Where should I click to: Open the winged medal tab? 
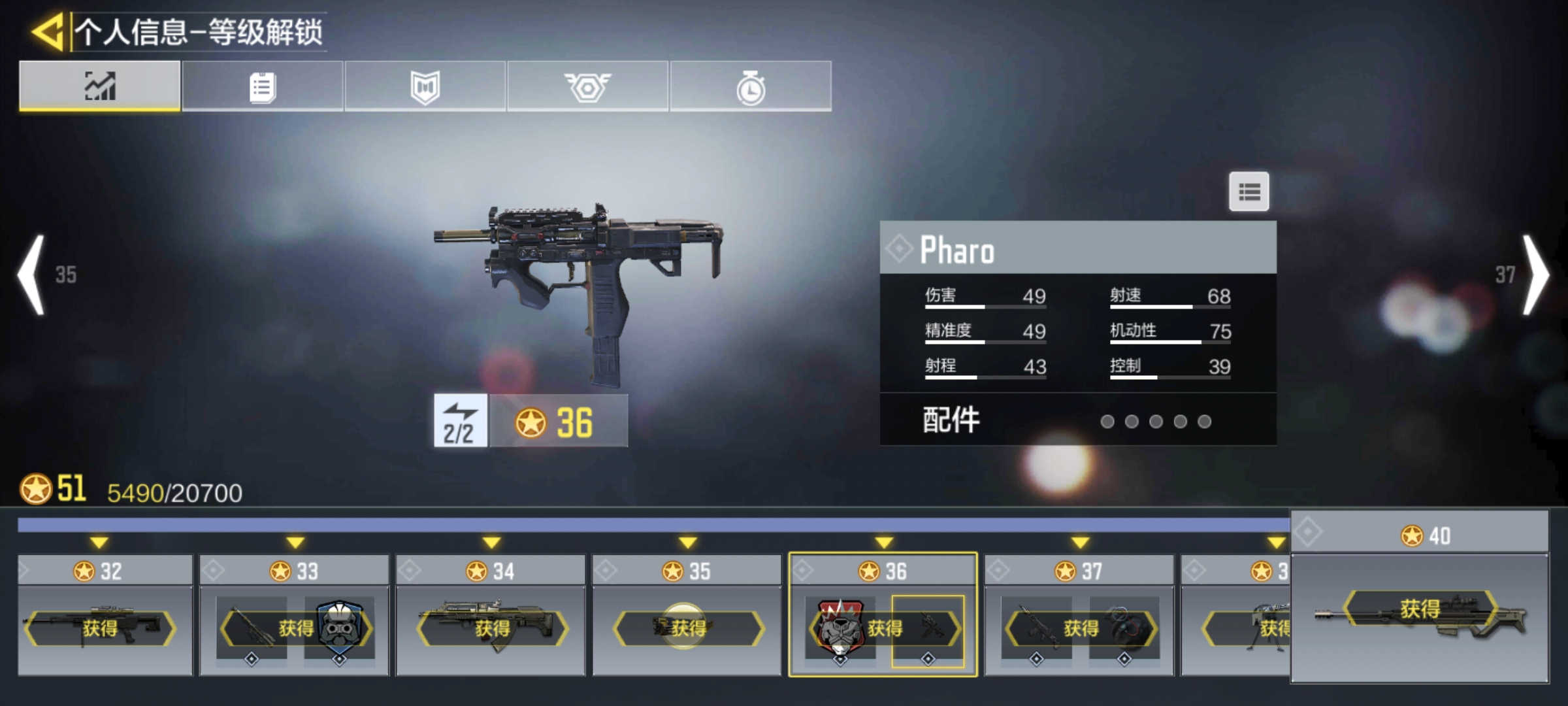(x=587, y=86)
